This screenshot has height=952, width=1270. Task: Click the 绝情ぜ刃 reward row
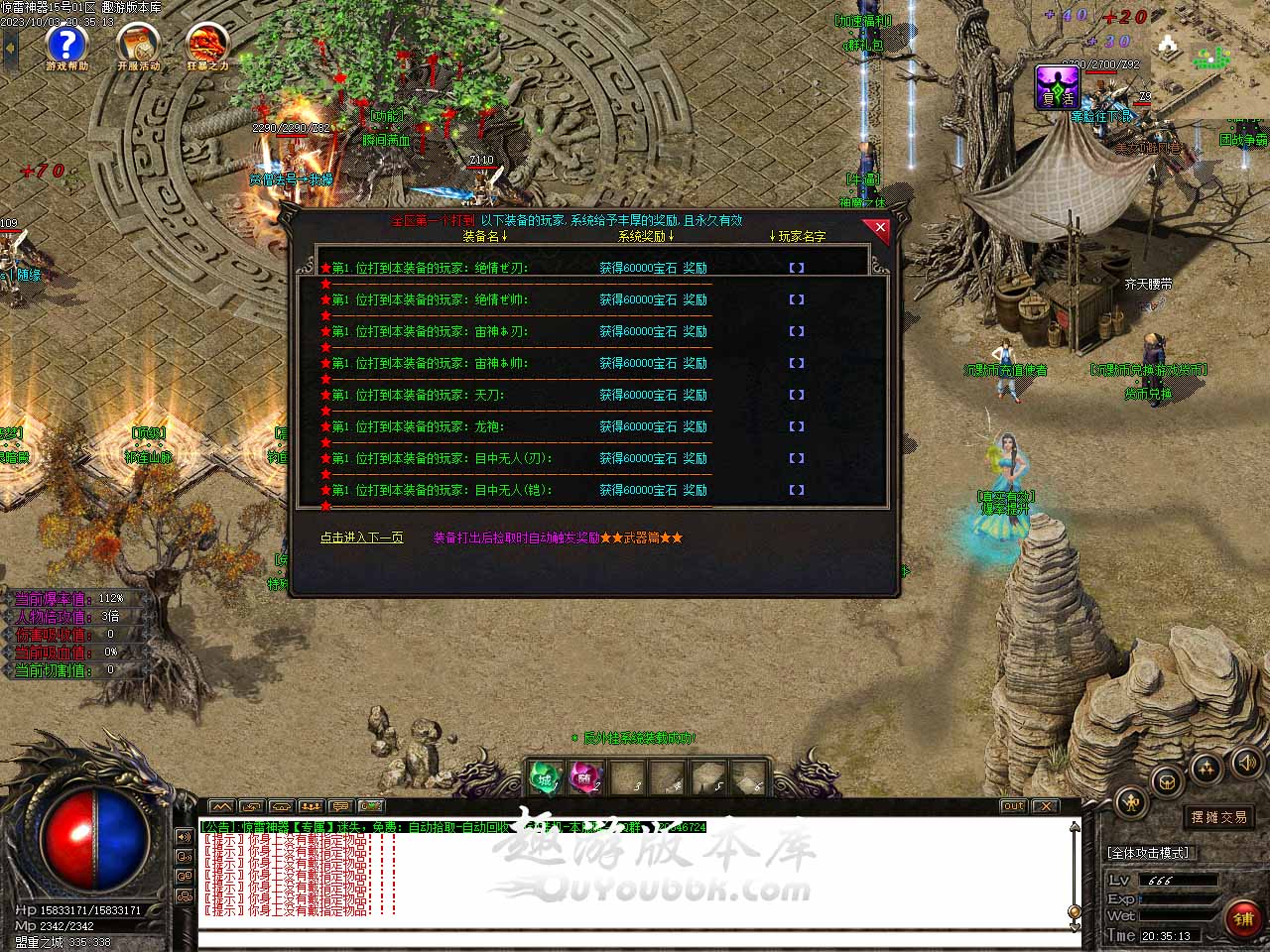tap(516, 268)
